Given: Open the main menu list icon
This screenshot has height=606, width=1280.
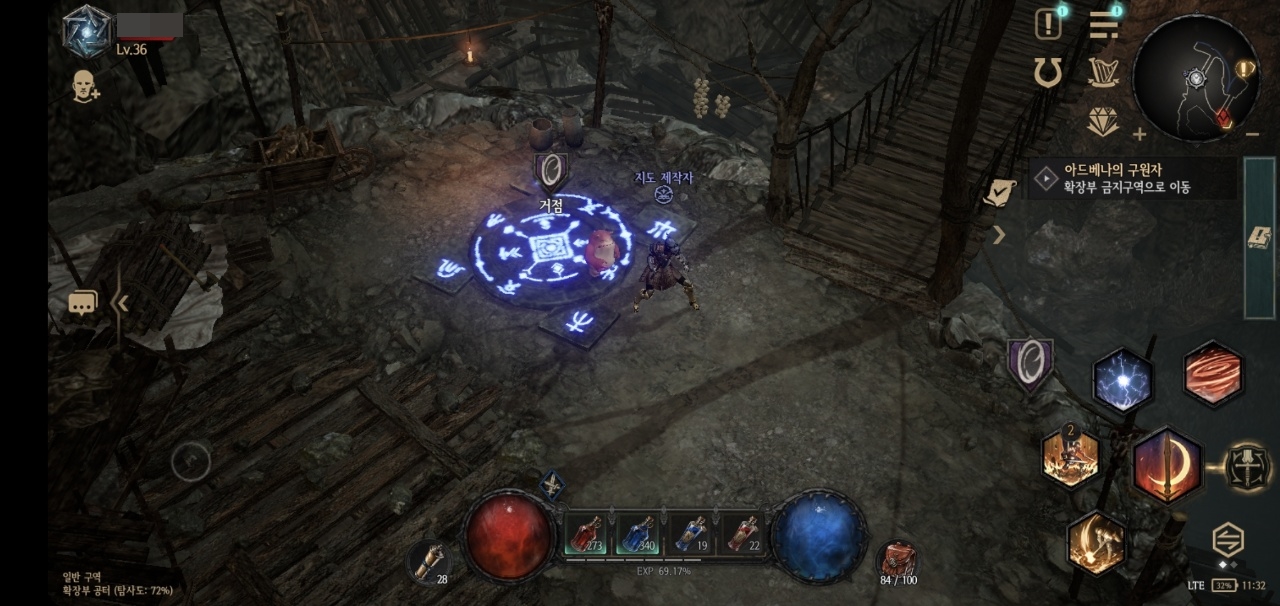Looking at the screenshot, I should point(1103,24).
